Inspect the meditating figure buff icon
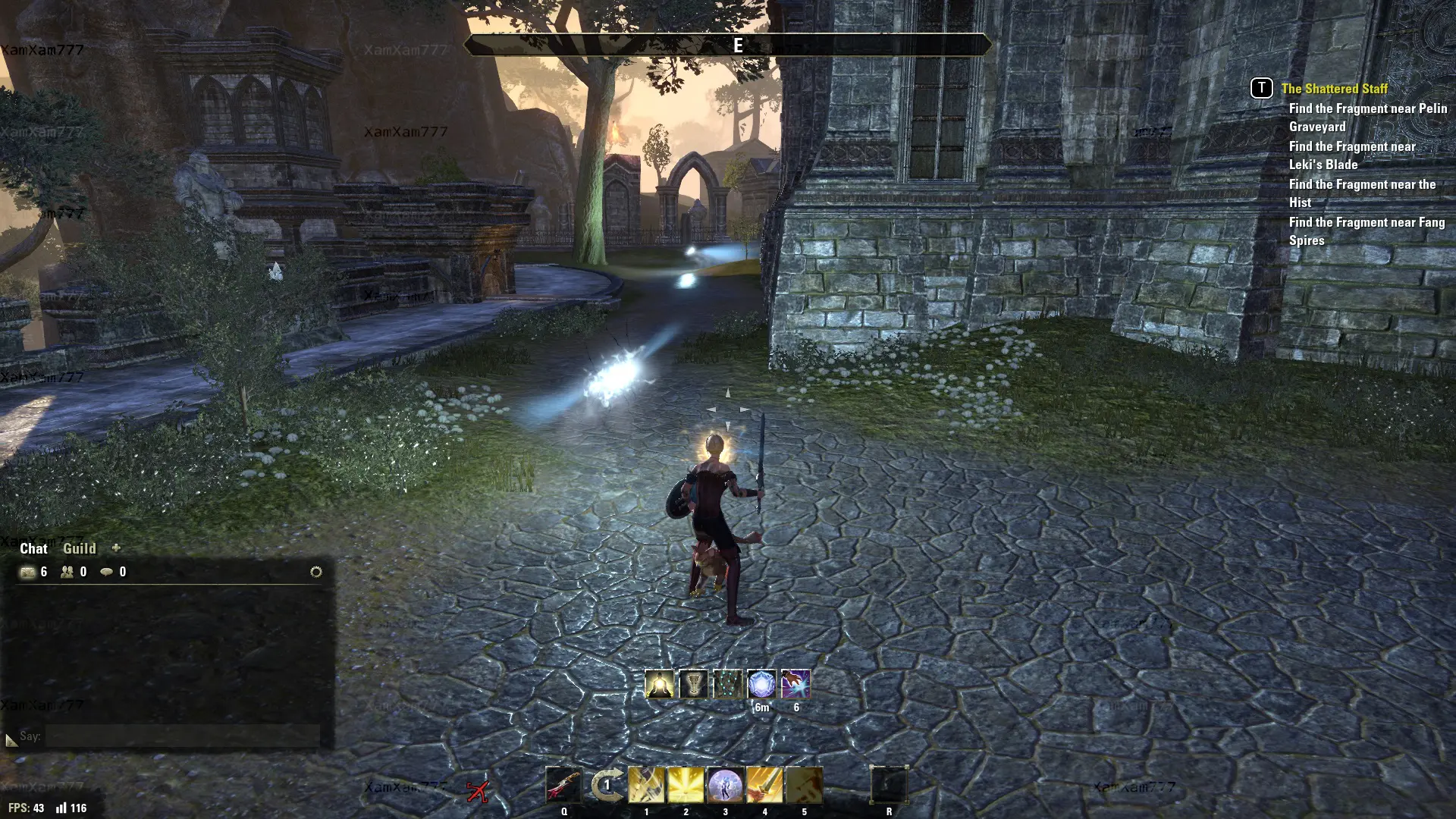The width and height of the screenshot is (1456, 819). [660, 684]
